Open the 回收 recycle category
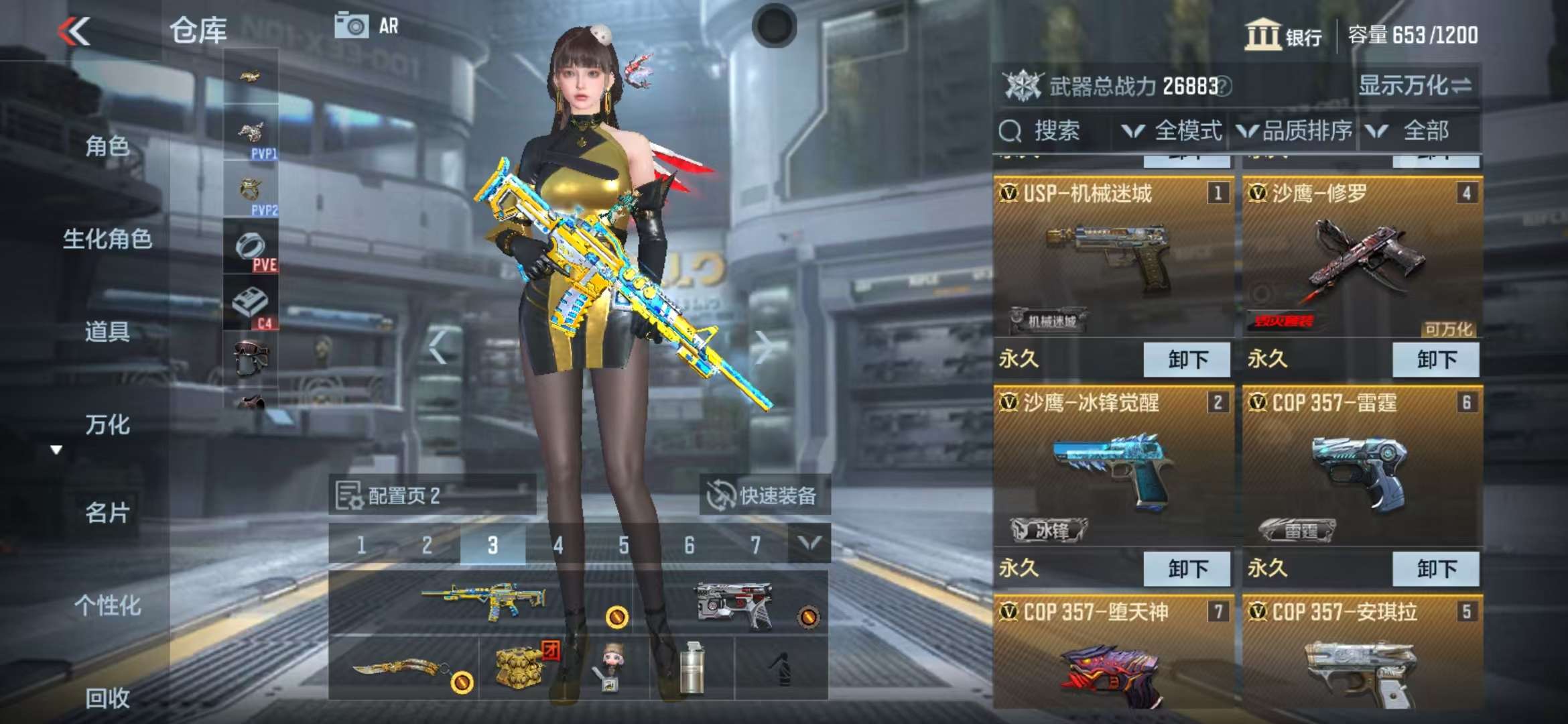 click(x=107, y=698)
